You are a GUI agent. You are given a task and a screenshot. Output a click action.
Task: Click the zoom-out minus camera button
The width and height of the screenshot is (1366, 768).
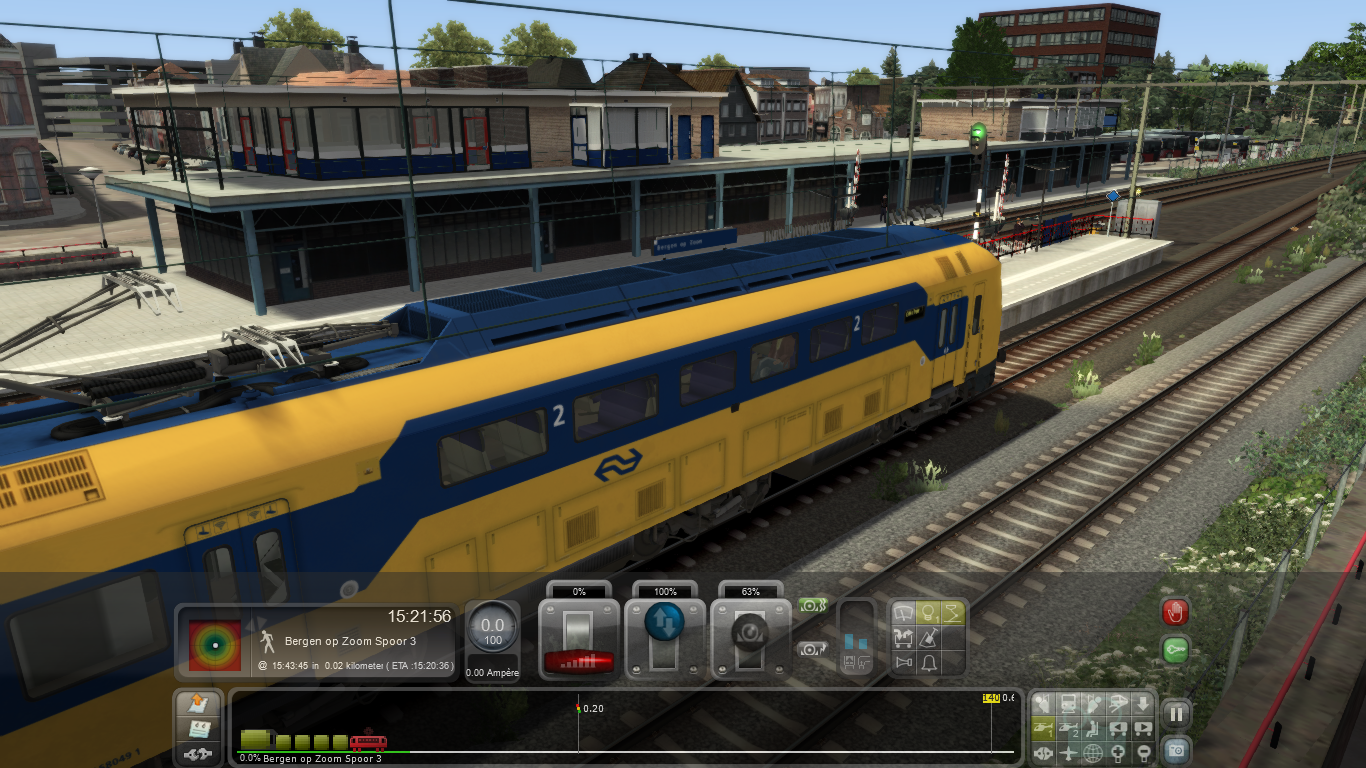(x=1143, y=753)
